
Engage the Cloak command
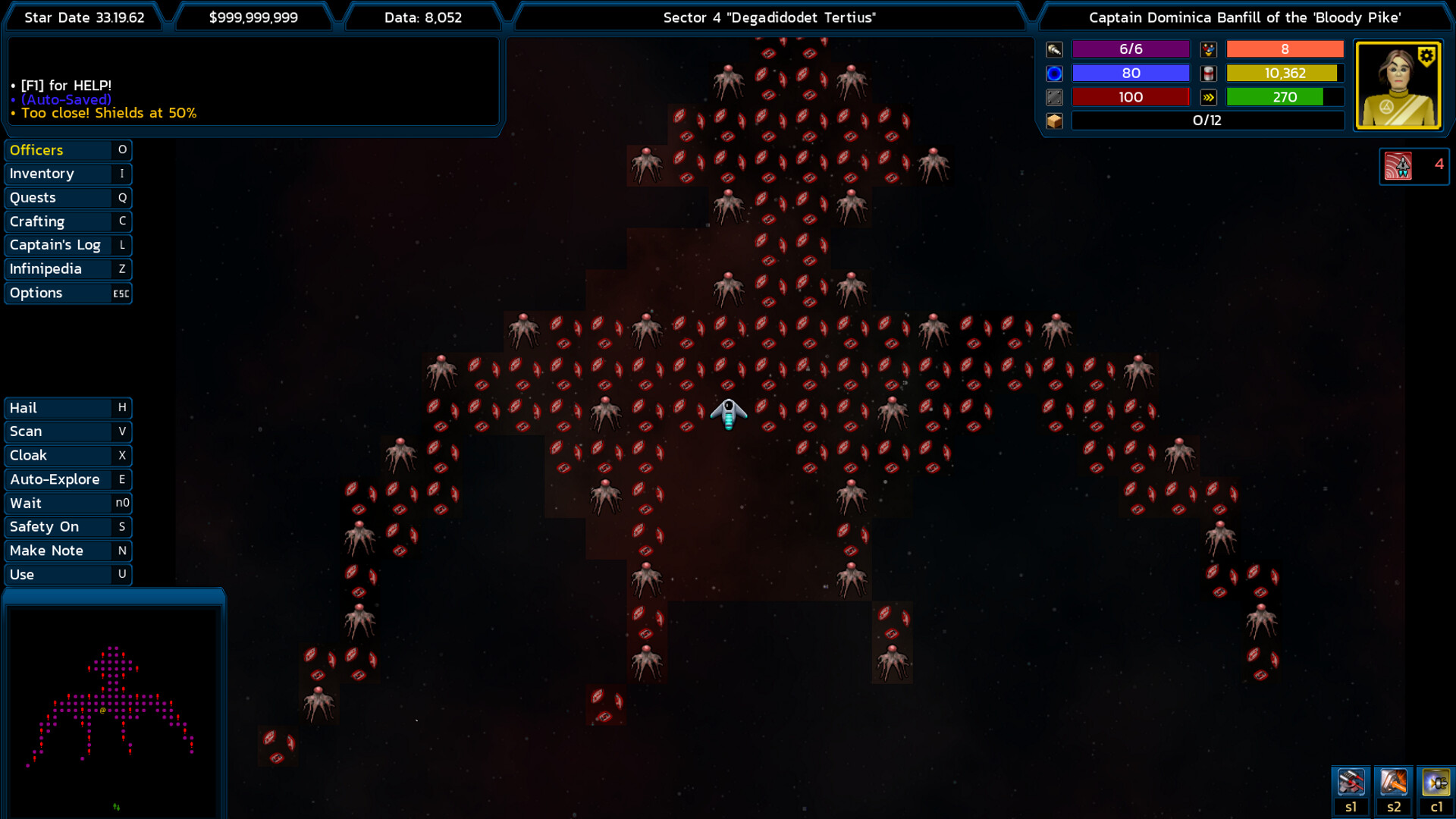pos(67,456)
